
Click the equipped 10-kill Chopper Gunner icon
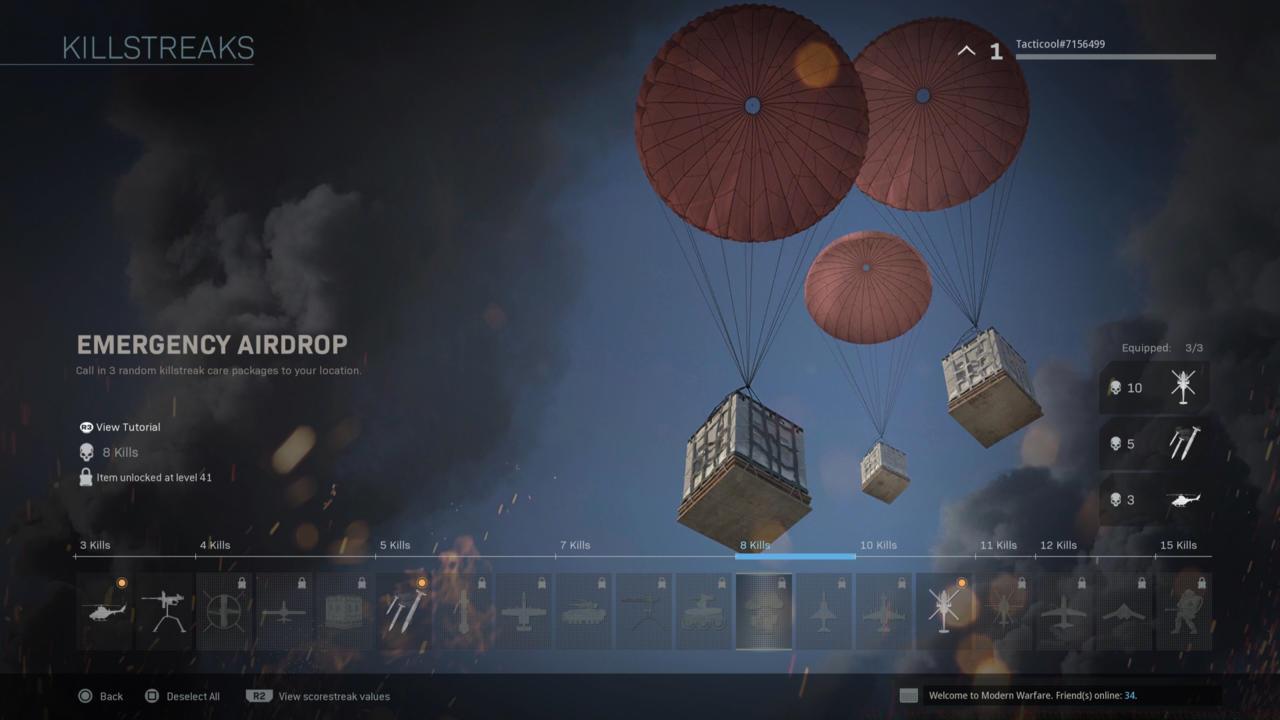tap(1184, 387)
